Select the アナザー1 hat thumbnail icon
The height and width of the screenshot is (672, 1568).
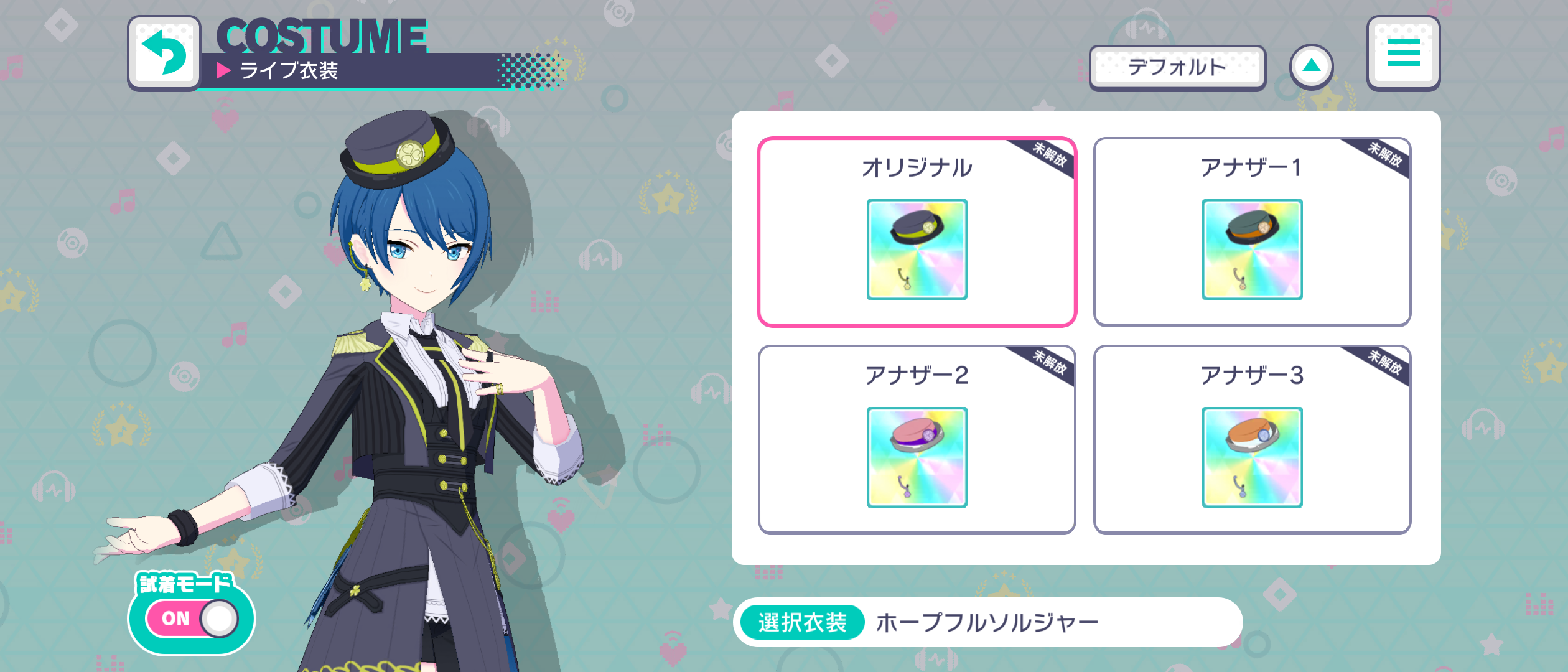[1252, 251]
